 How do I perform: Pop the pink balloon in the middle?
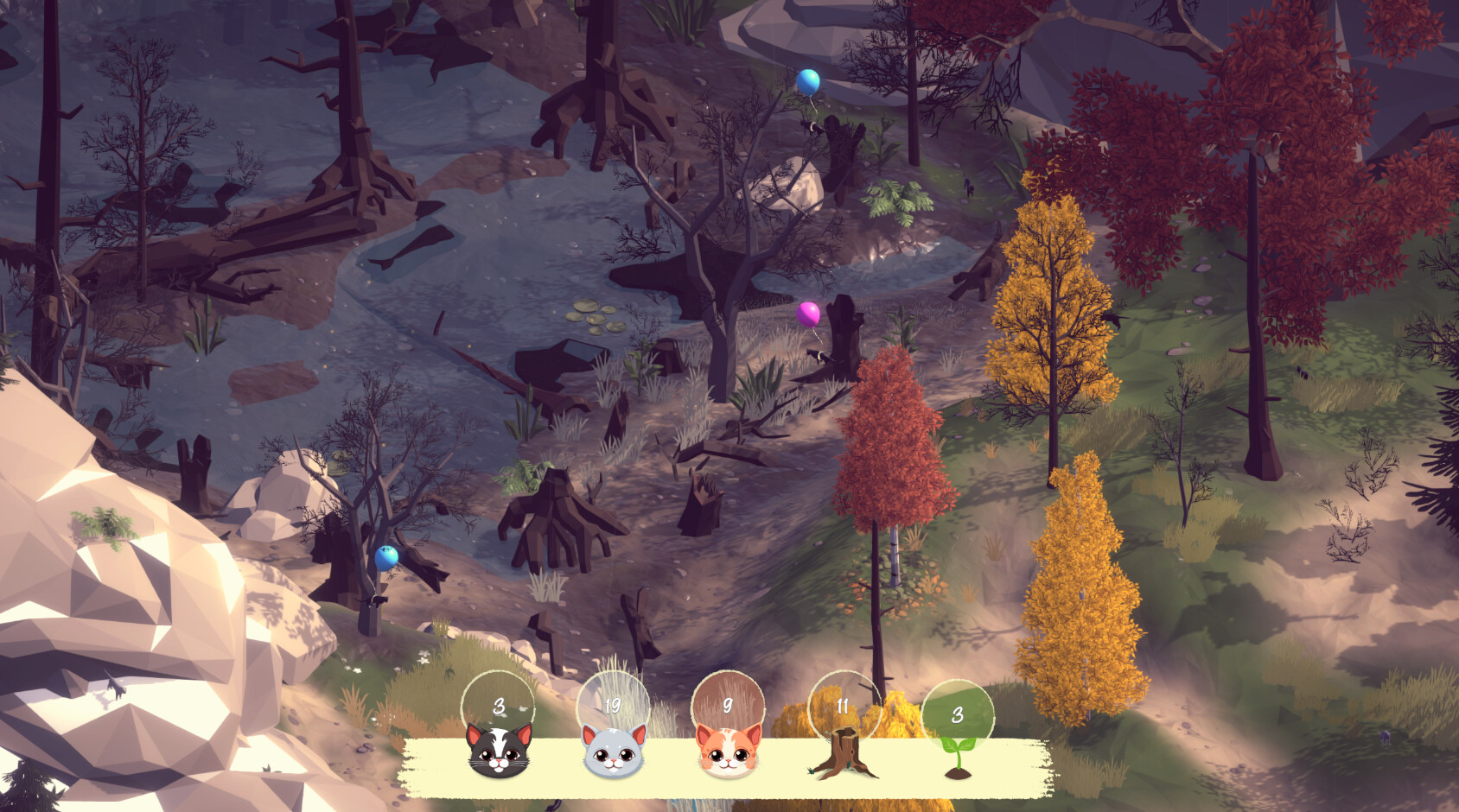(806, 316)
